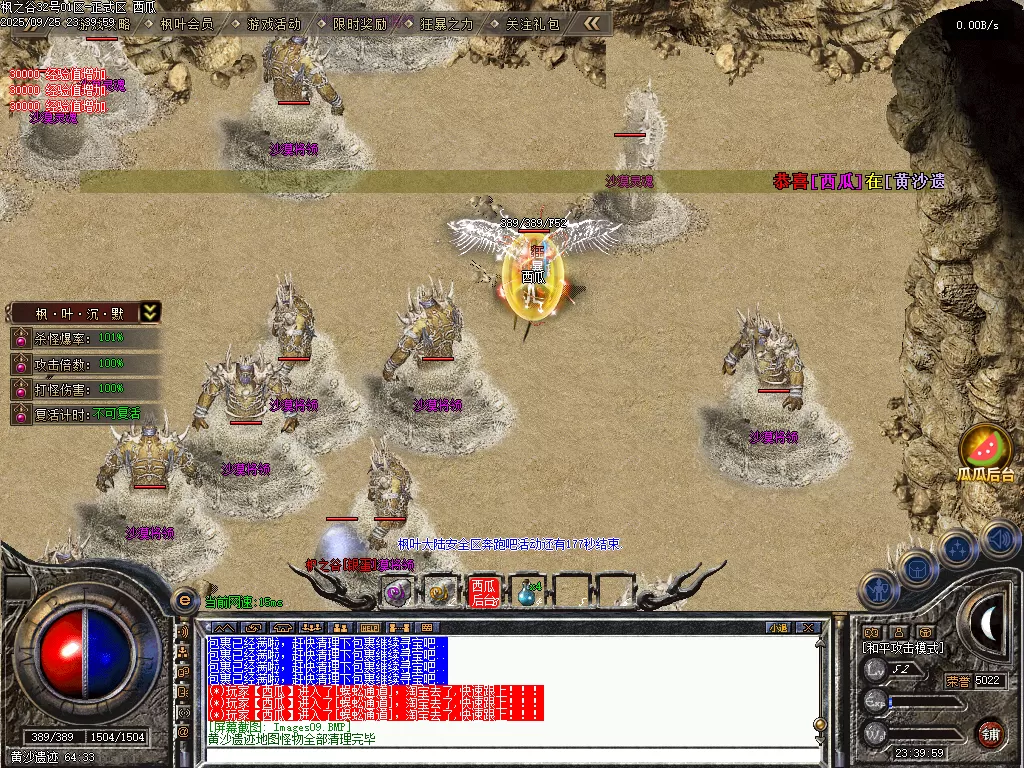The height and width of the screenshot is (768, 1024).
Task: Use the purple spiral scroll in the hotbar
Action: [397, 593]
